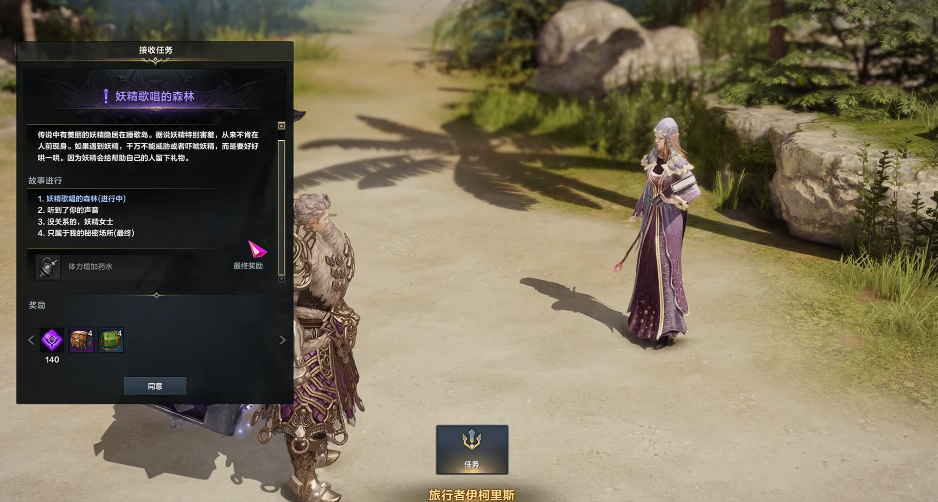Select story step 妖精歌唱的森林 (进行中)
Image resolution: width=938 pixels, height=502 pixels.
[x=86, y=199]
